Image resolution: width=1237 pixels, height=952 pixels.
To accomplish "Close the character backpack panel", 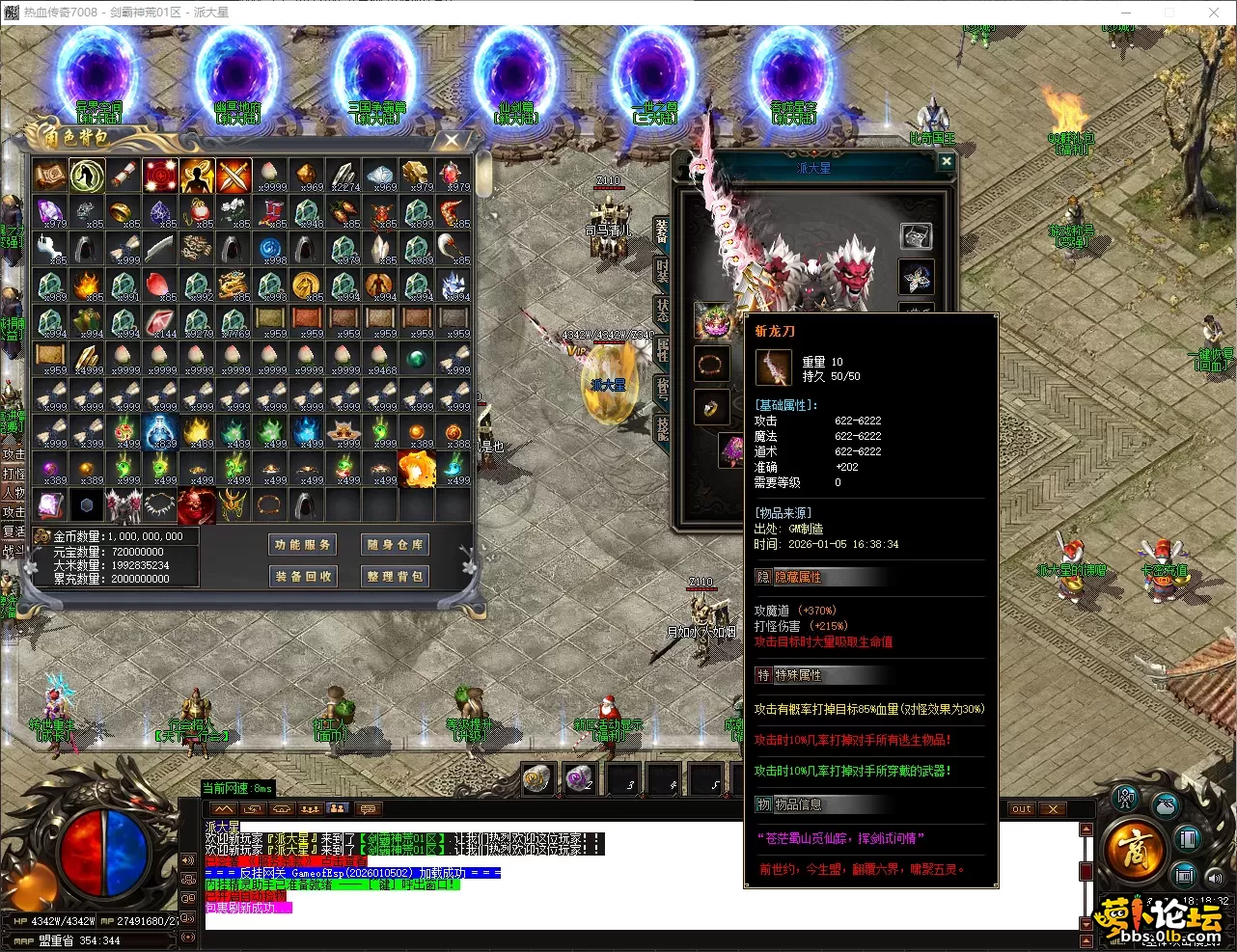I will tap(452, 141).
